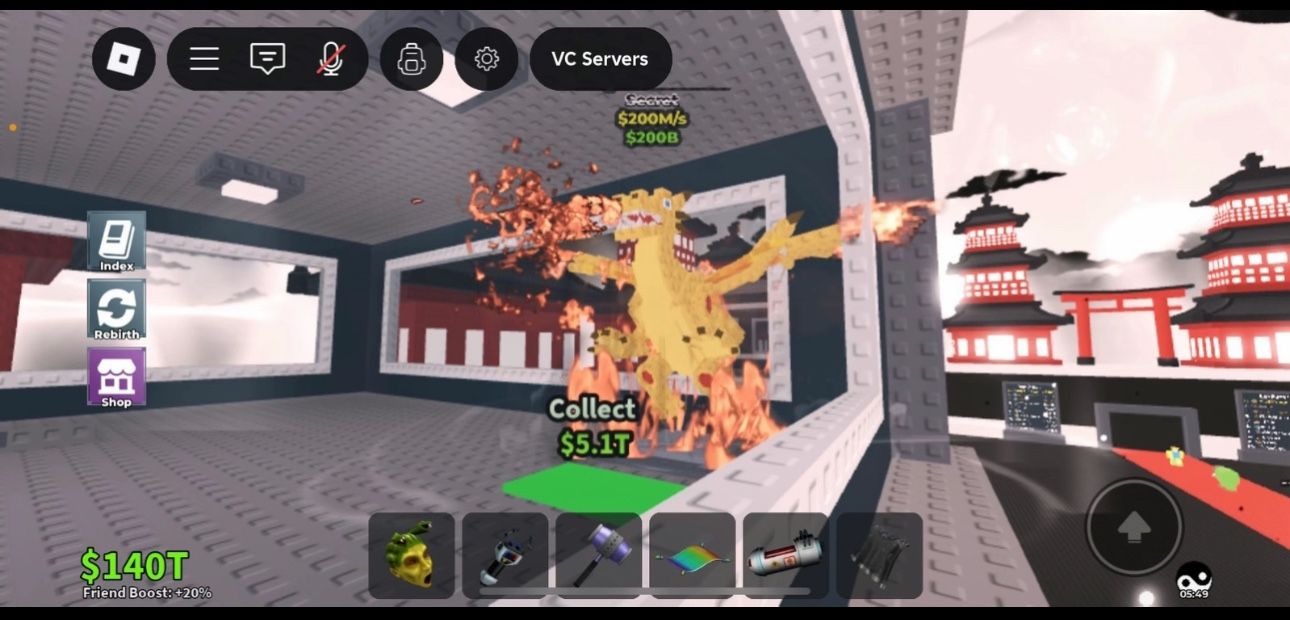This screenshot has width=1290, height=620.
Task: Open the Roblox main menu
Action: (124, 59)
